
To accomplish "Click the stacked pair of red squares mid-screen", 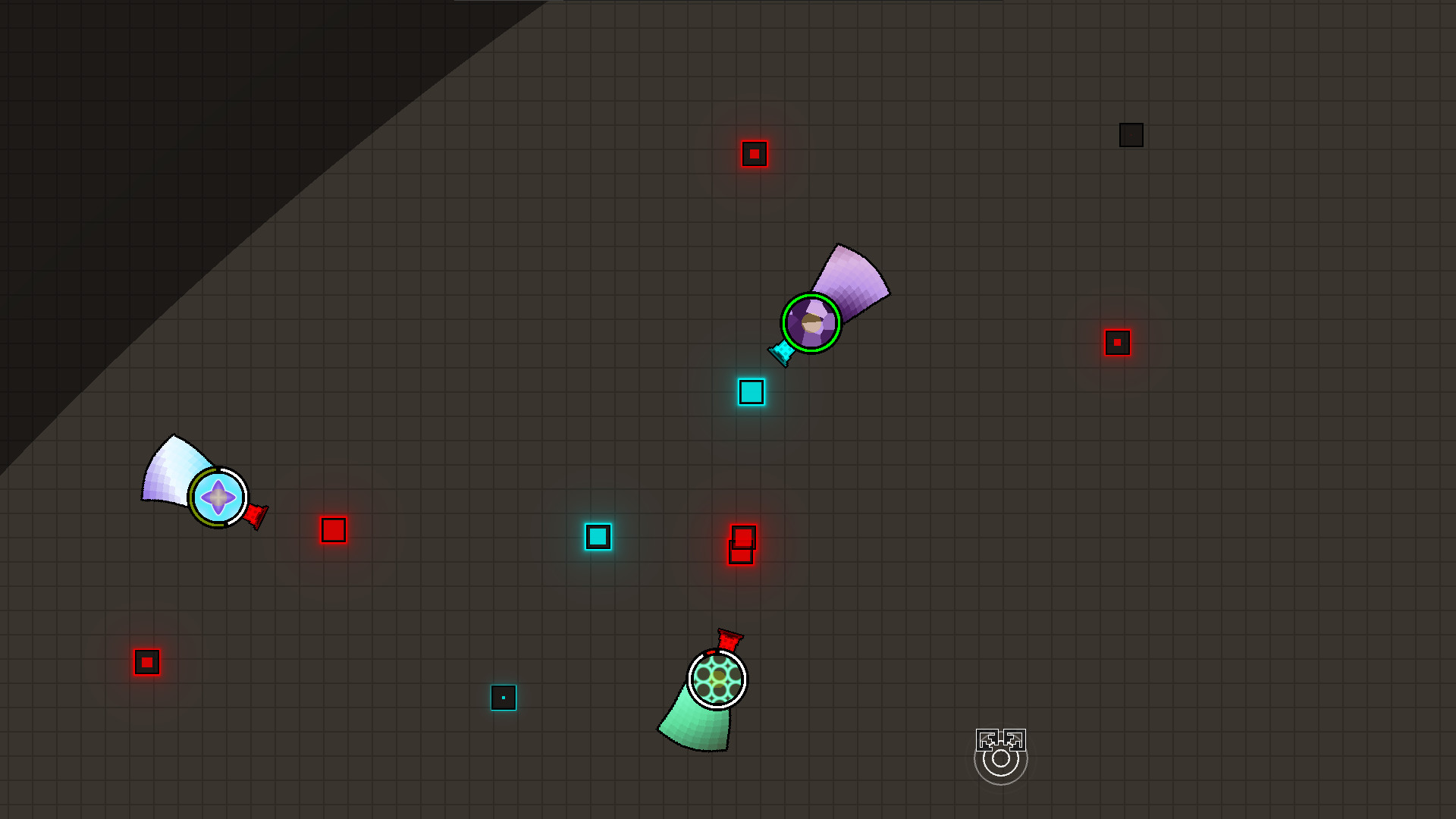I will (x=741, y=542).
